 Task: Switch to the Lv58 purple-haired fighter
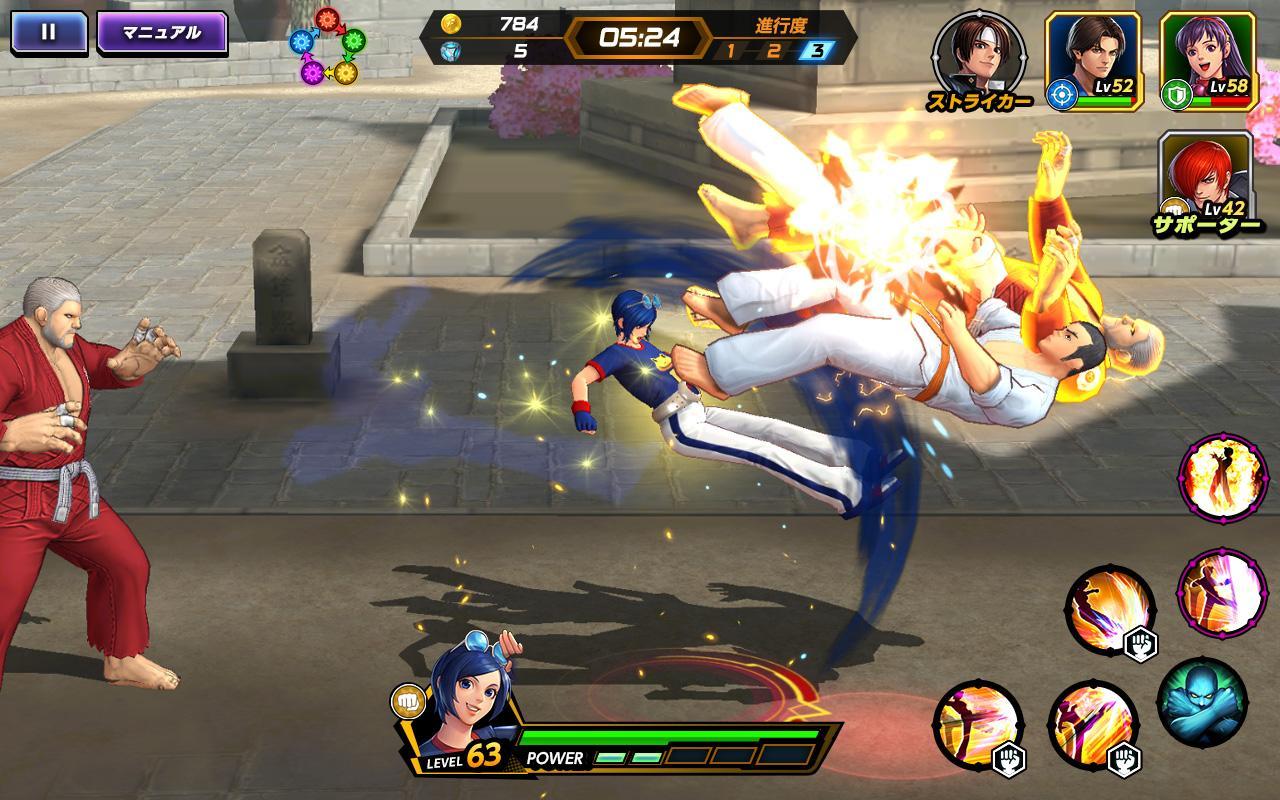point(1207,60)
